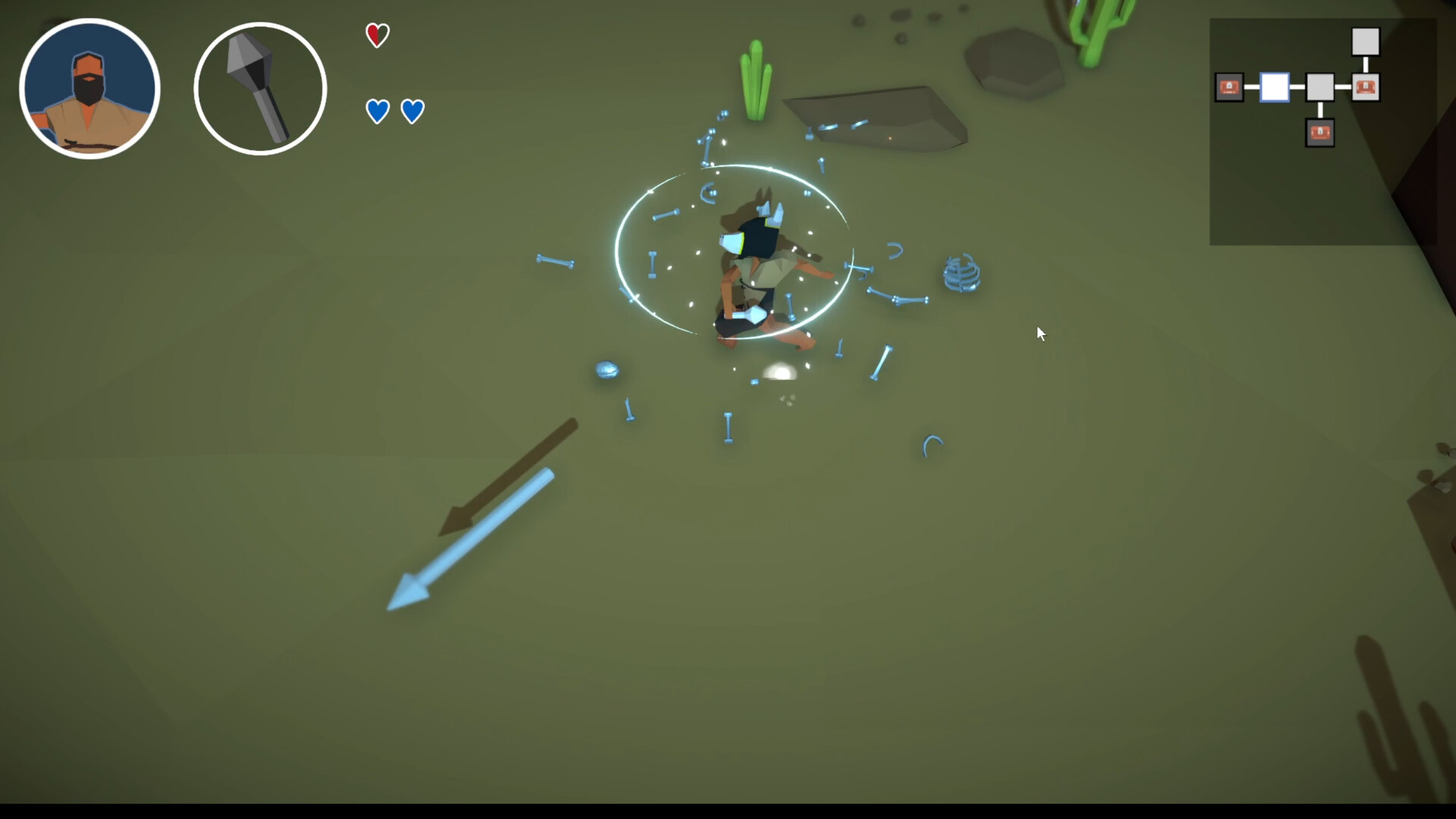The image size is (1456, 819).
Task: Click the mace weapon slot icon
Action: 260,87
